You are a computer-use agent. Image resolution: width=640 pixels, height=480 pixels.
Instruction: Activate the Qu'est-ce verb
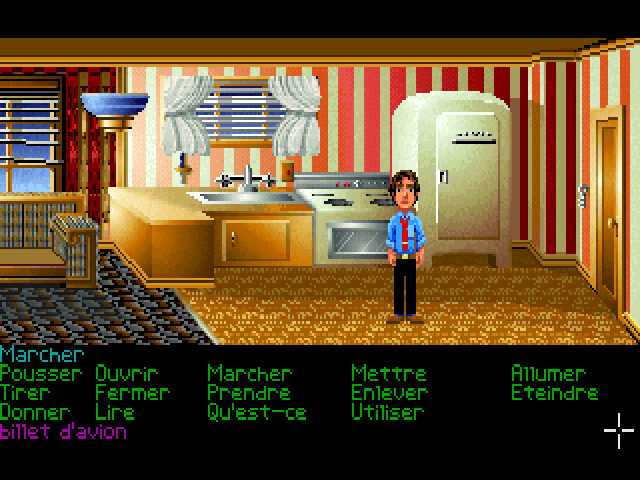pos(256,412)
